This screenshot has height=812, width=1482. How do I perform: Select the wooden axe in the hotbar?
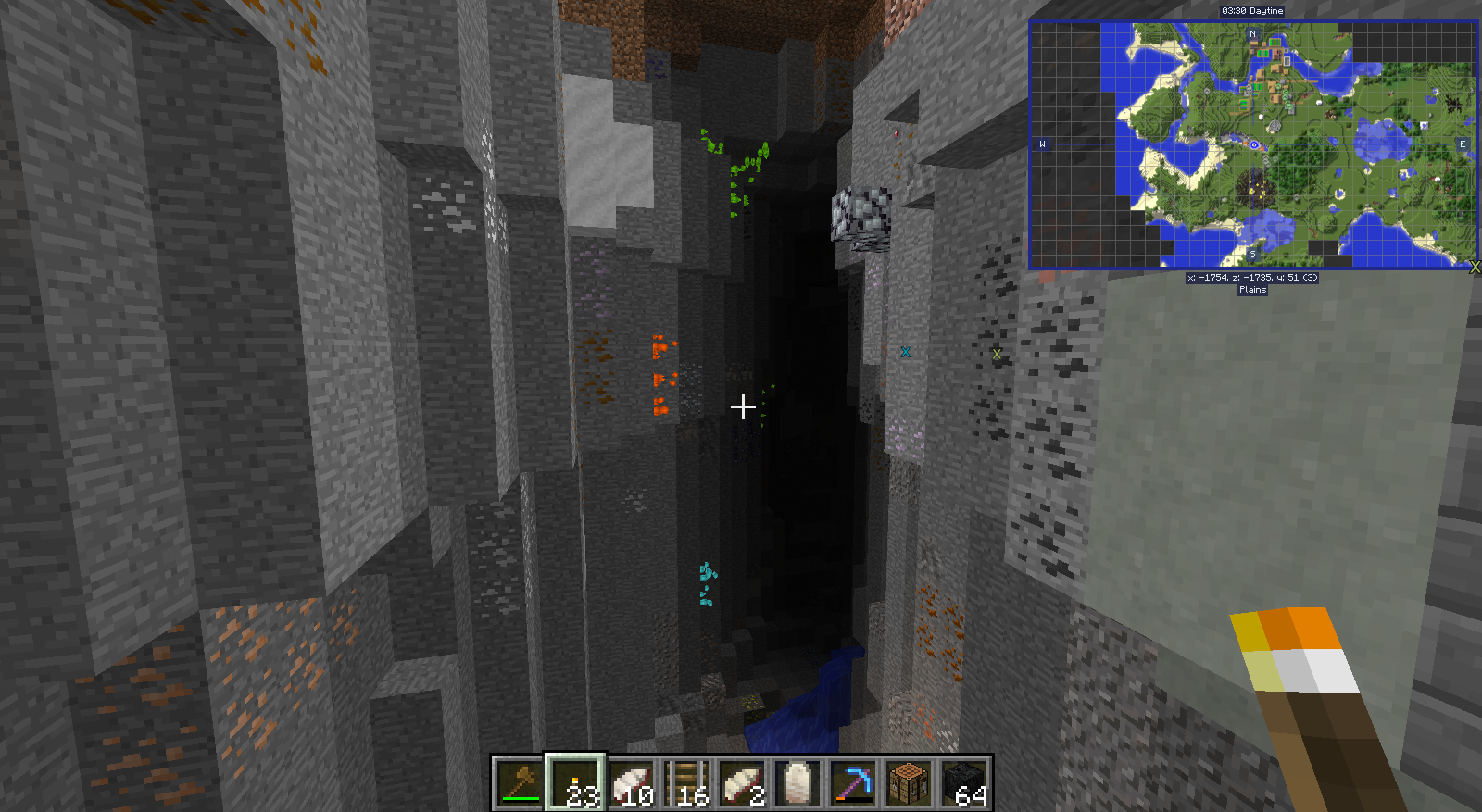pyautogui.click(x=516, y=783)
